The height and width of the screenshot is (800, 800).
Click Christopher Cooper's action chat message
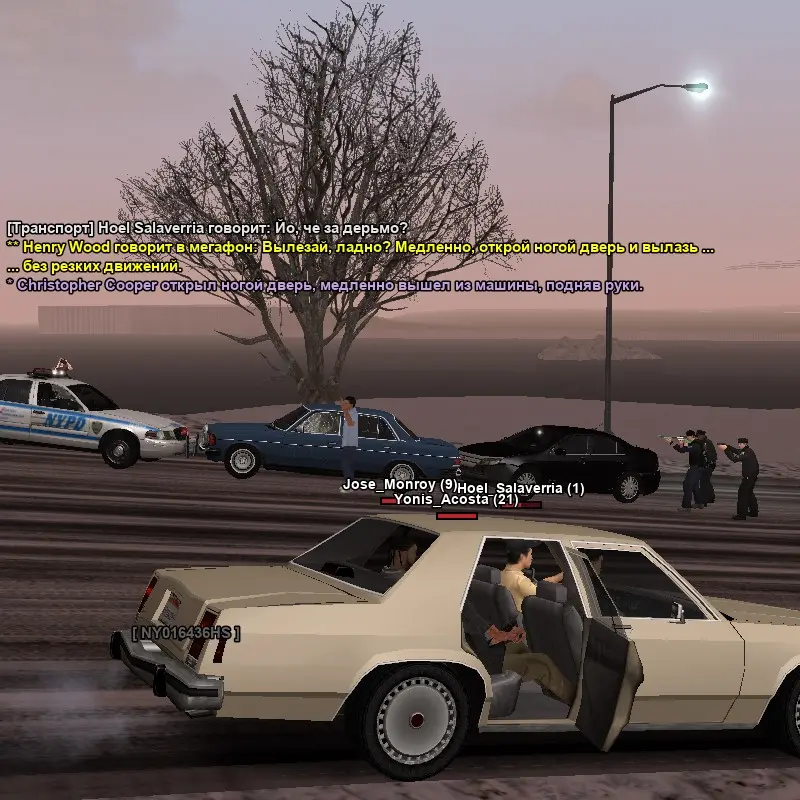click(x=325, y=285)
